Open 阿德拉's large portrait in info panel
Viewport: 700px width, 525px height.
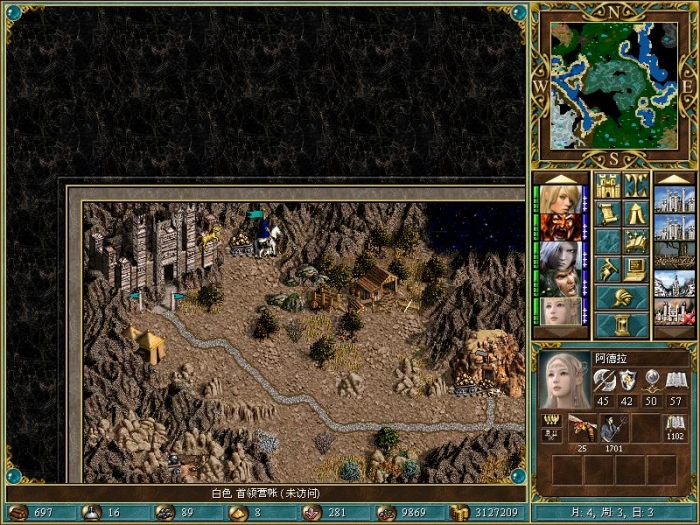(x=564, y=380)
